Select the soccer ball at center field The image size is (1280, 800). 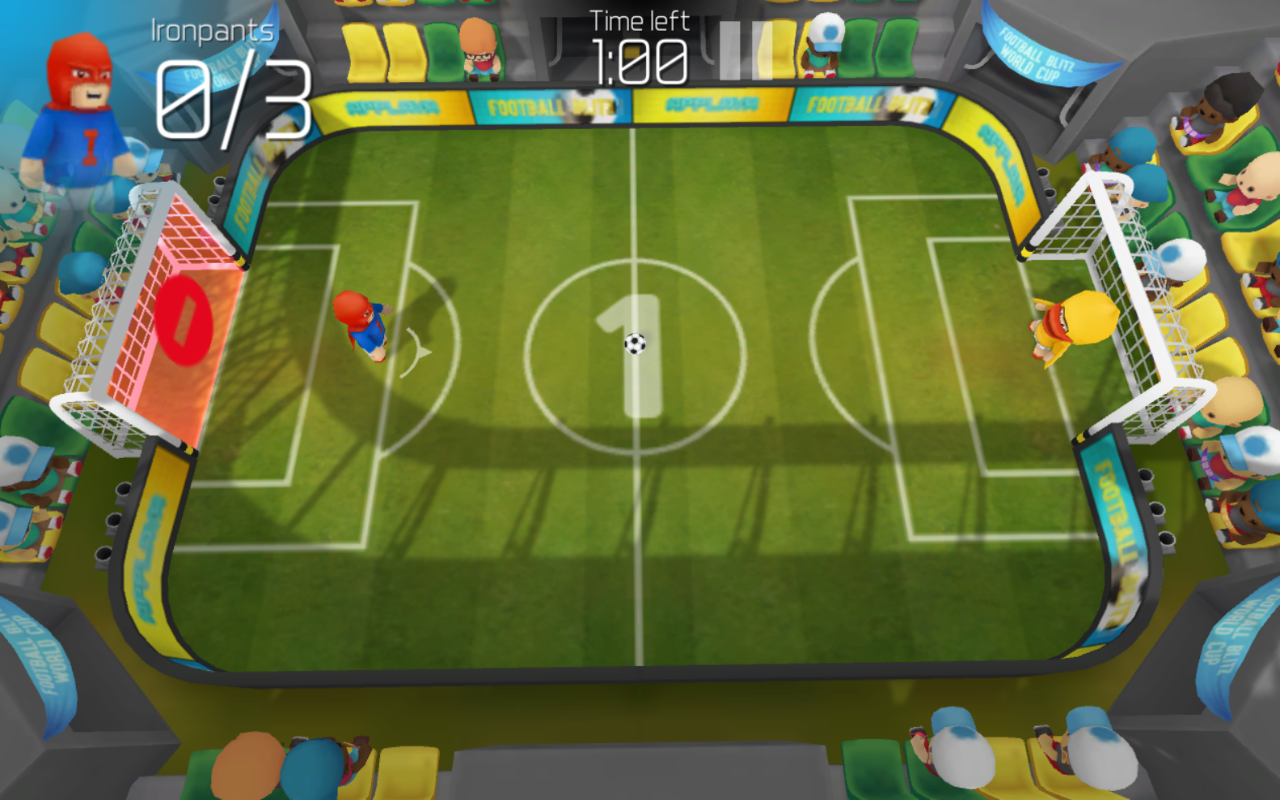click(634, 345)
